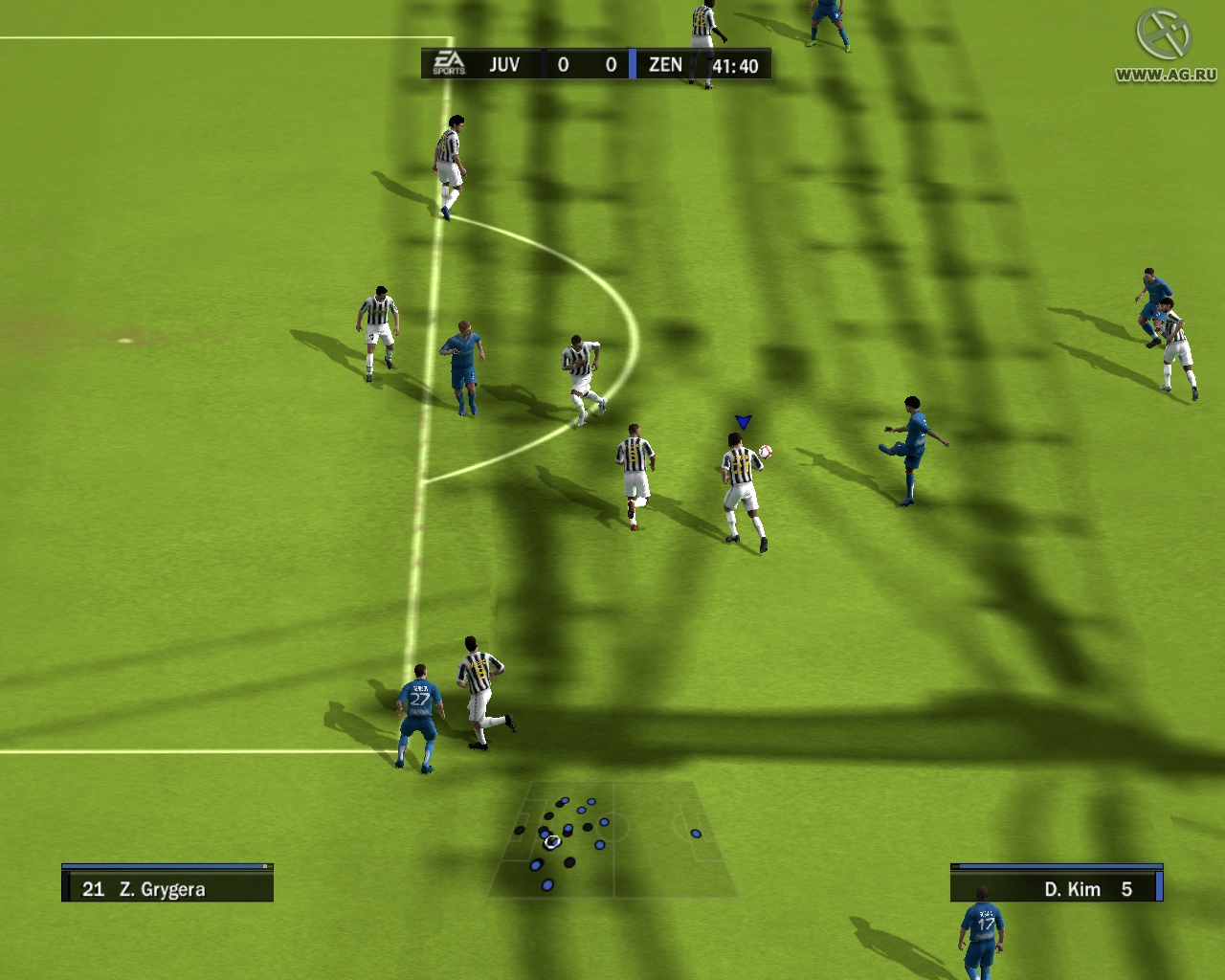Click the blue Zenit color bar beside ZEN
1225x980 pixels.
[x=632, y=64]
